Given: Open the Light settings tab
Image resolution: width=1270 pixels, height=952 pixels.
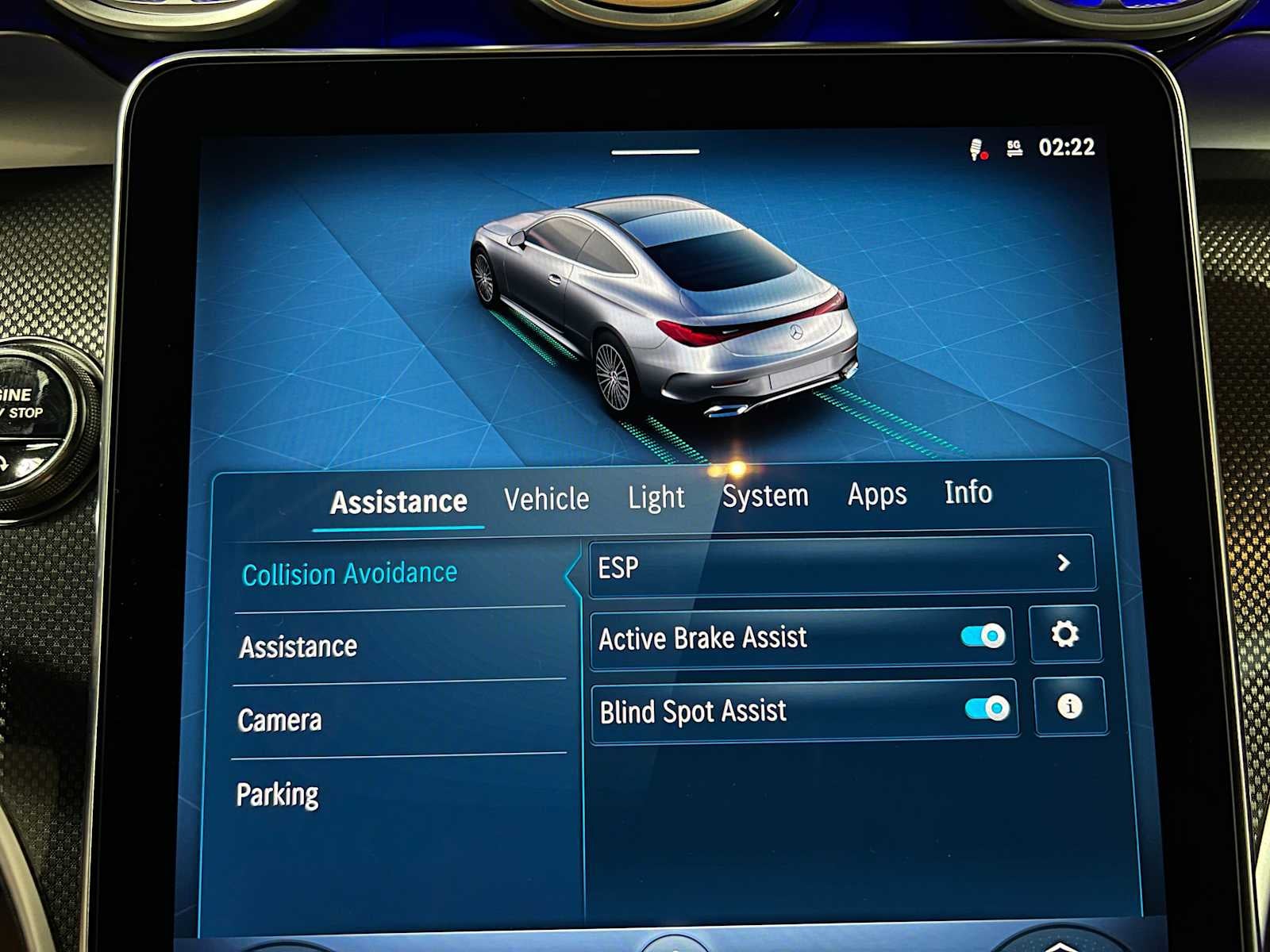Looking at the screenshot, I should pyautogui.click(x=656, y=498).
